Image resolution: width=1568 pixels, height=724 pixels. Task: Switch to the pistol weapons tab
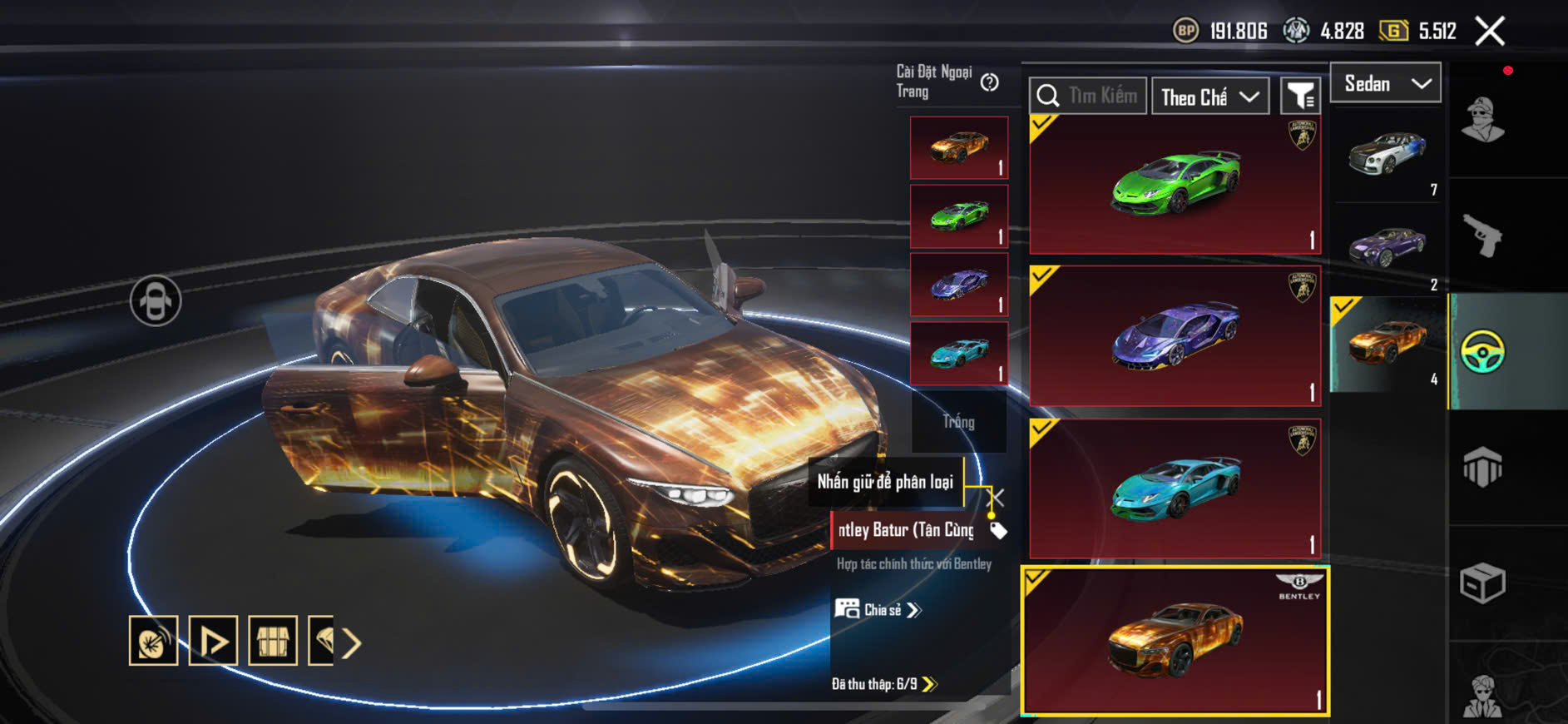tap(1482, 236)
